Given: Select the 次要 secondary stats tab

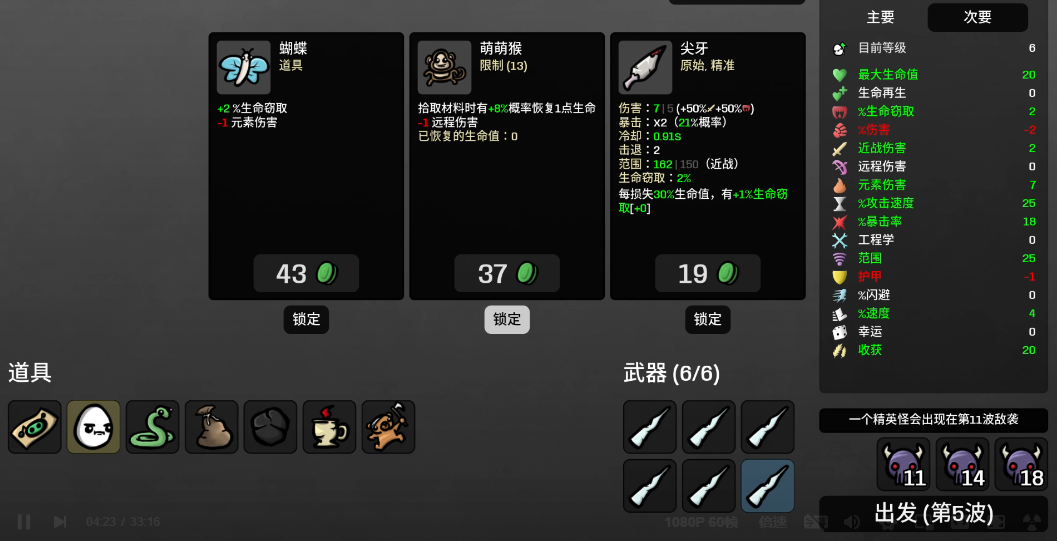Looking at the screenshot, I should click(x=977, y=17).
